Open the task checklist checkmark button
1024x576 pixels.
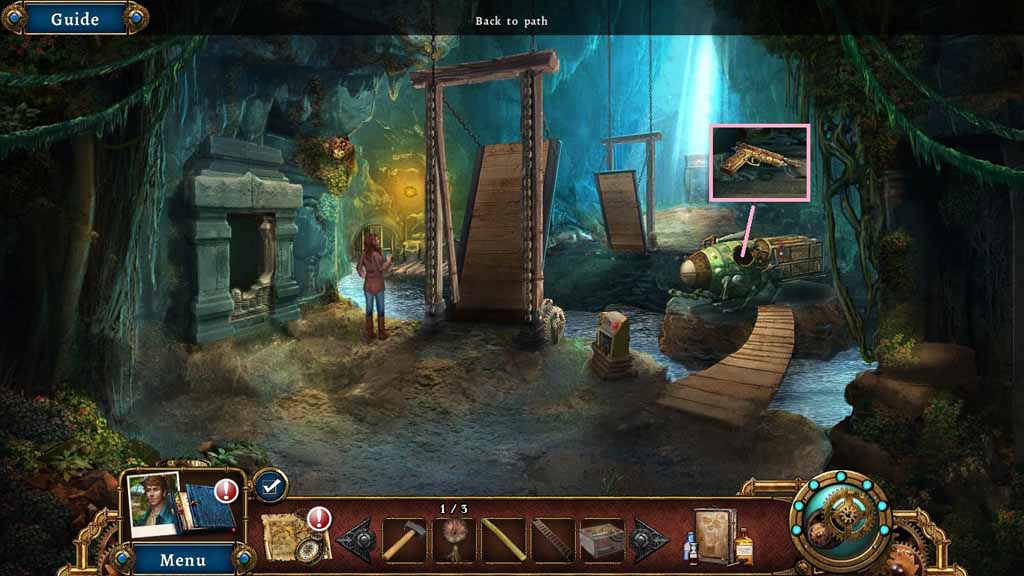(x=269, y=485)
